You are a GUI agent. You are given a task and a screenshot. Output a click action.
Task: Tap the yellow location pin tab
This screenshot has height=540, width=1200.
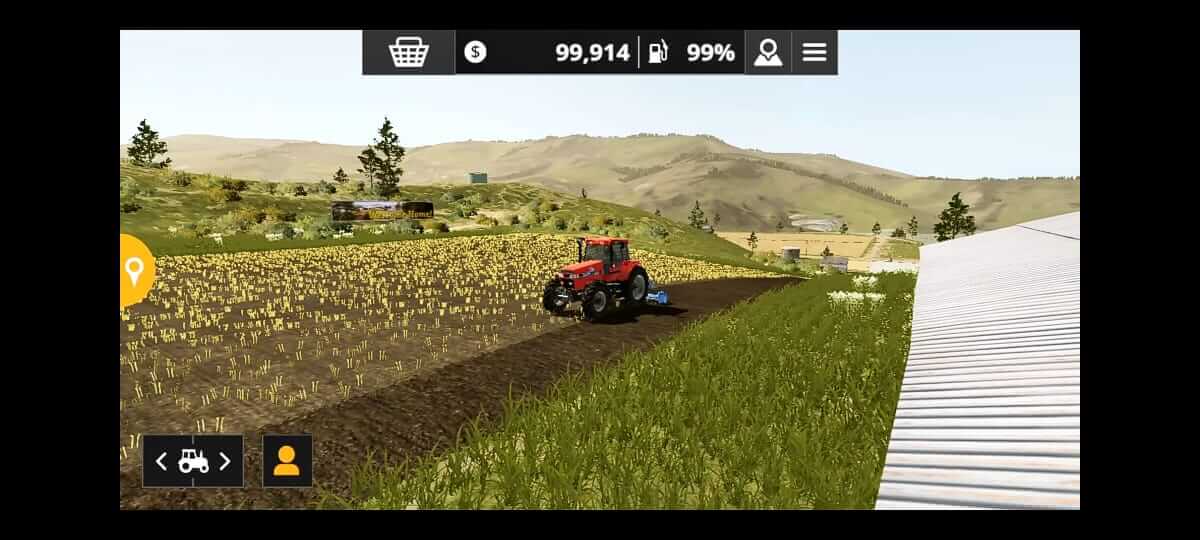pyautogui.click(x=135, y=270)
